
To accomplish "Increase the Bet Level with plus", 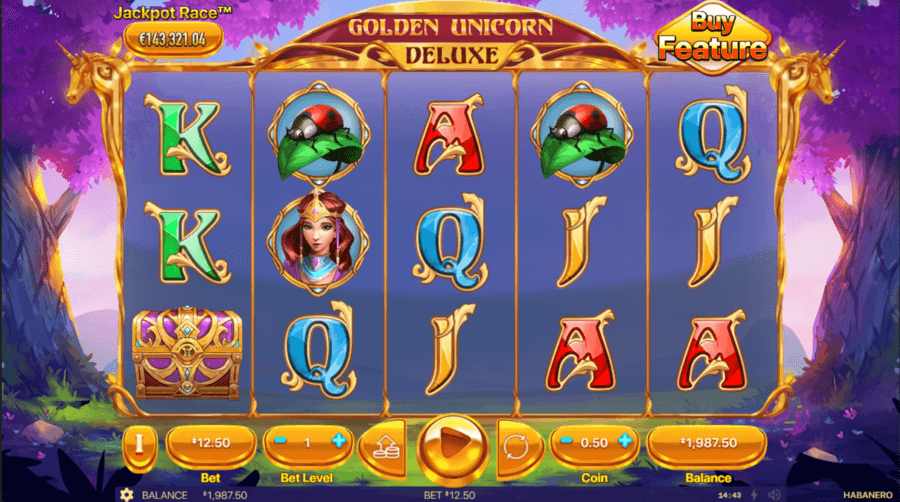I will [339, 441].
